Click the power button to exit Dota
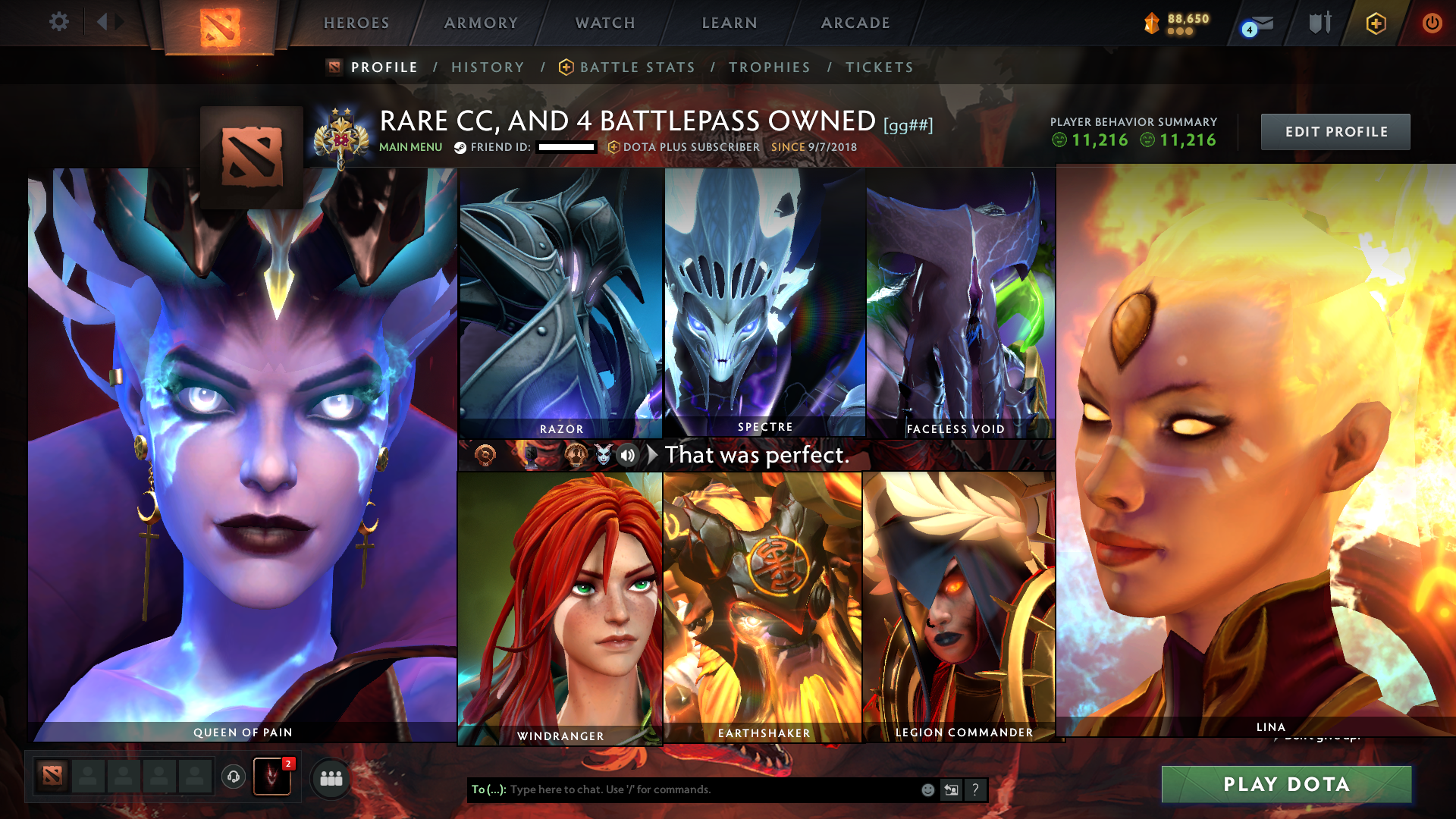This screenshot has height=819, width=1456. click(1433, 23)
